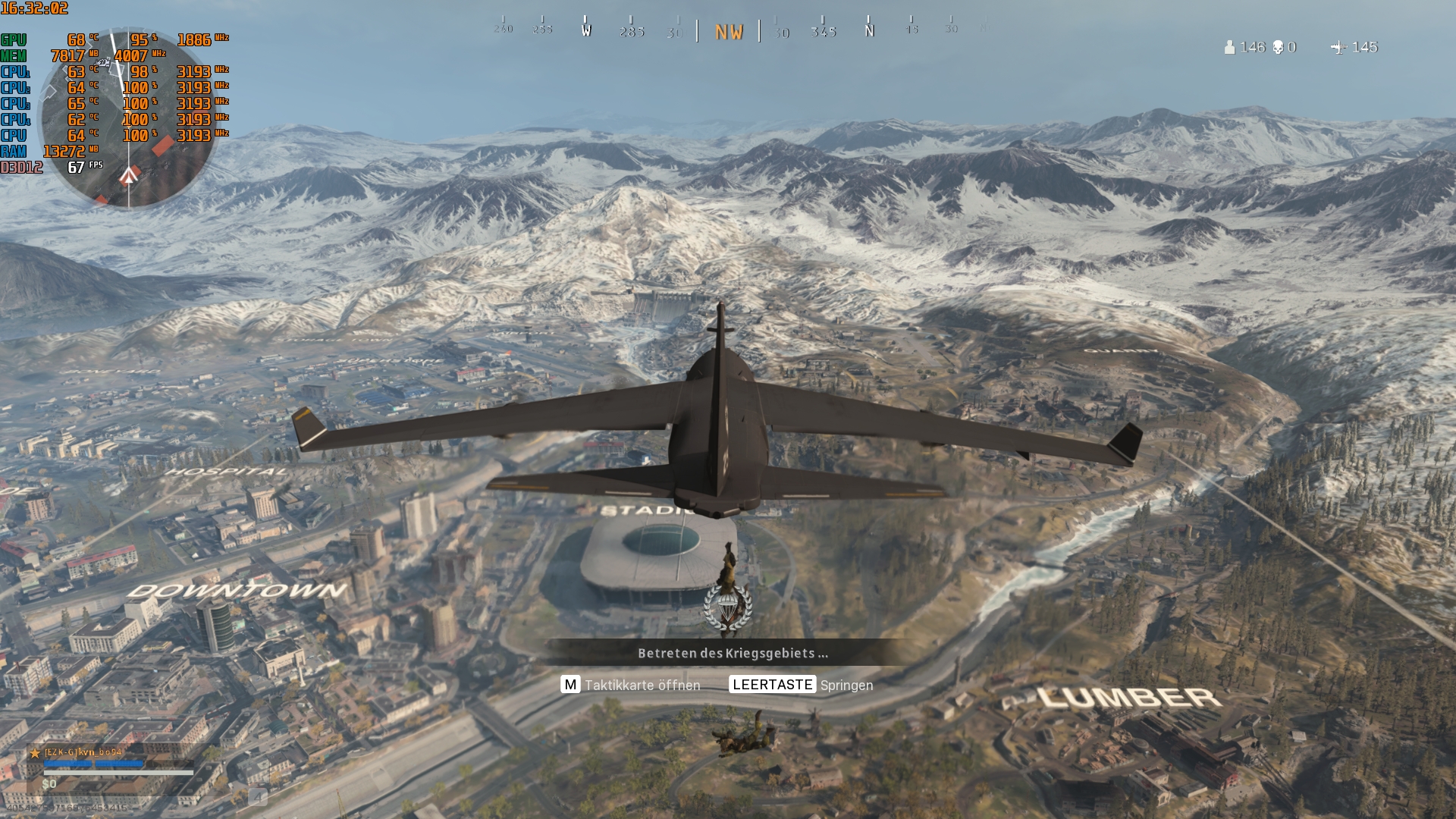Image resolution: width=1456 pixels, height=819 pixels.
Task: Click the parachute deploy wreath icon
Action: click(726, 607)
